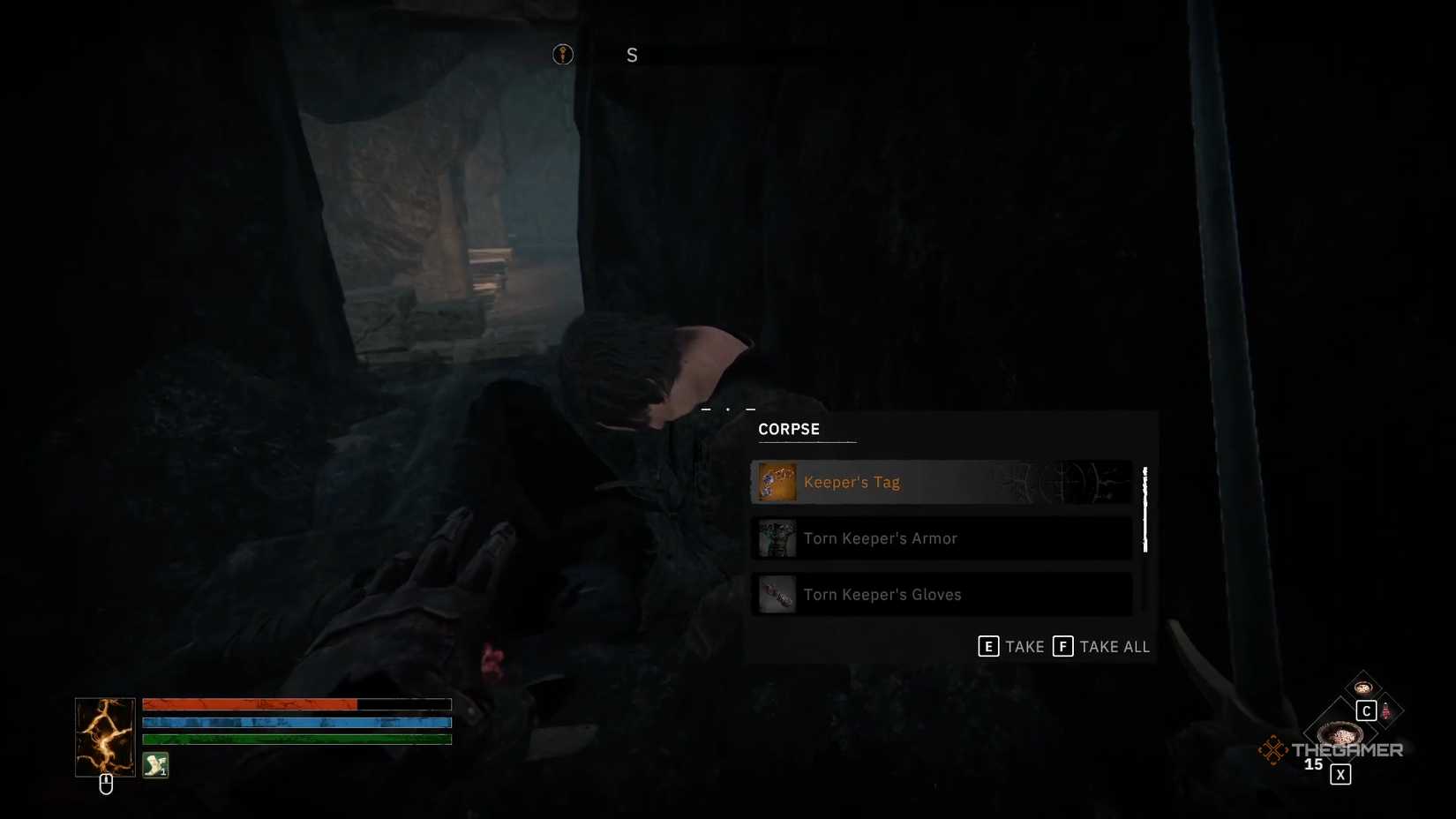Click the red consumable diamond icon
Image resolution: width=1456 pixels, height=819 pixels.
coord(1386,711)
